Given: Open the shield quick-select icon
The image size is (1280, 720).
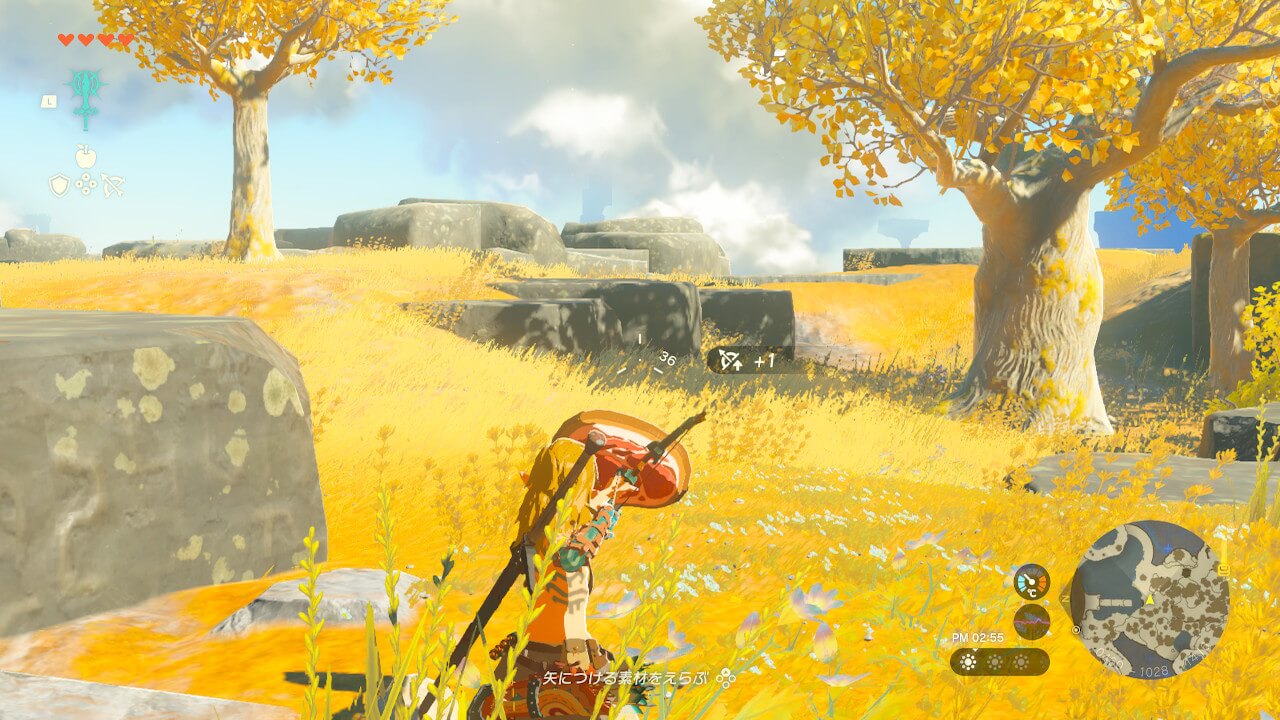Looking at the screenshot, I should click(60, 185).
